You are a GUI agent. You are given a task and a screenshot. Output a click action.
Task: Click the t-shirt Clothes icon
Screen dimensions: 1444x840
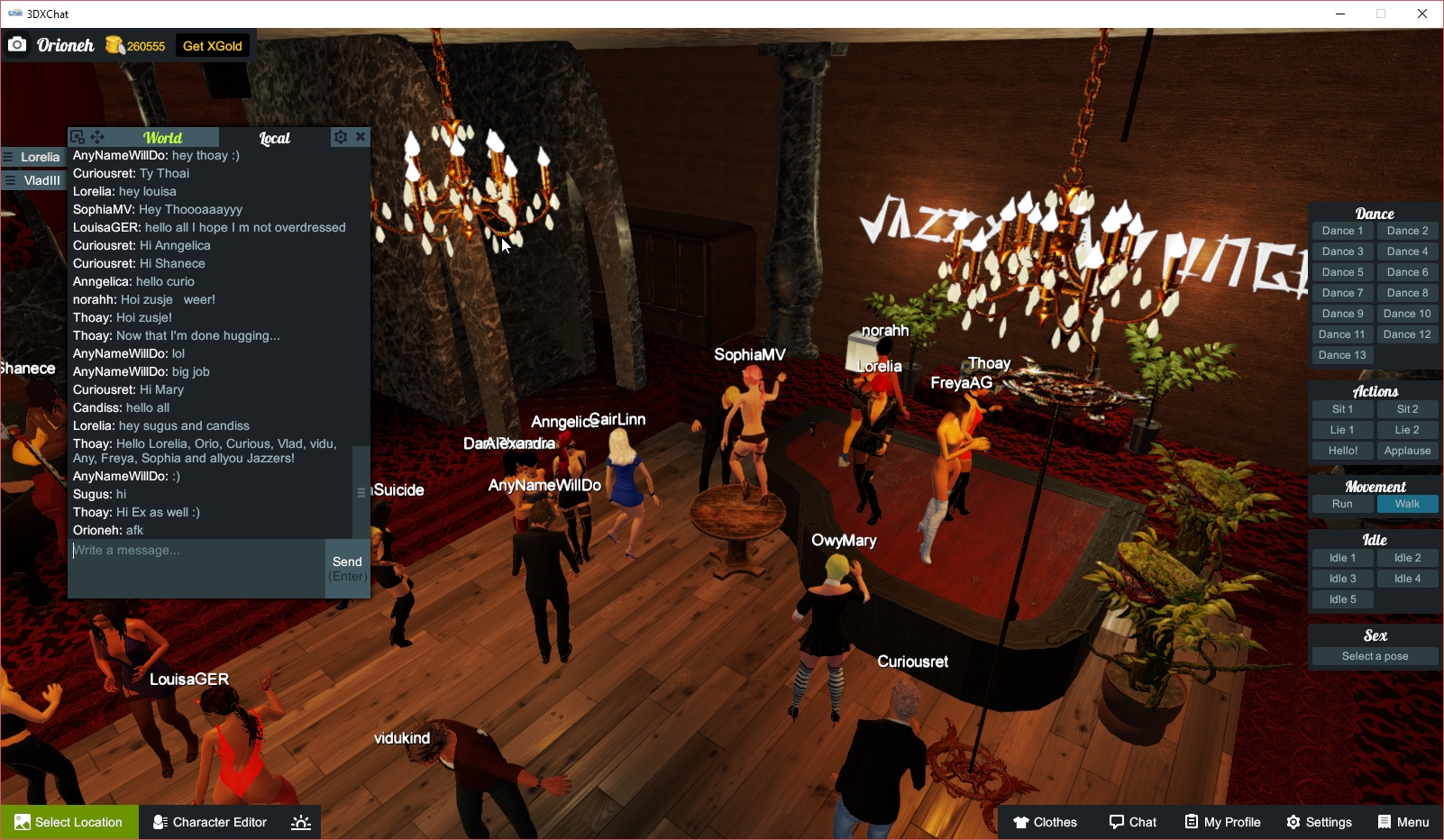click(x=1020, y=822)
